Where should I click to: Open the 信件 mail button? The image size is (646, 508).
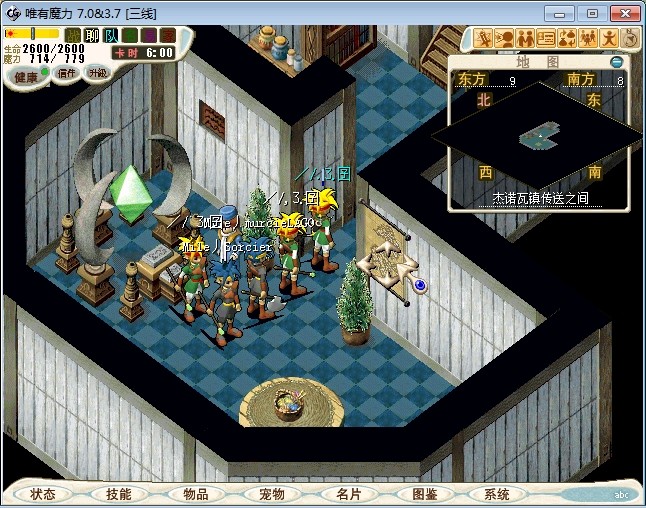click(67, 73)
